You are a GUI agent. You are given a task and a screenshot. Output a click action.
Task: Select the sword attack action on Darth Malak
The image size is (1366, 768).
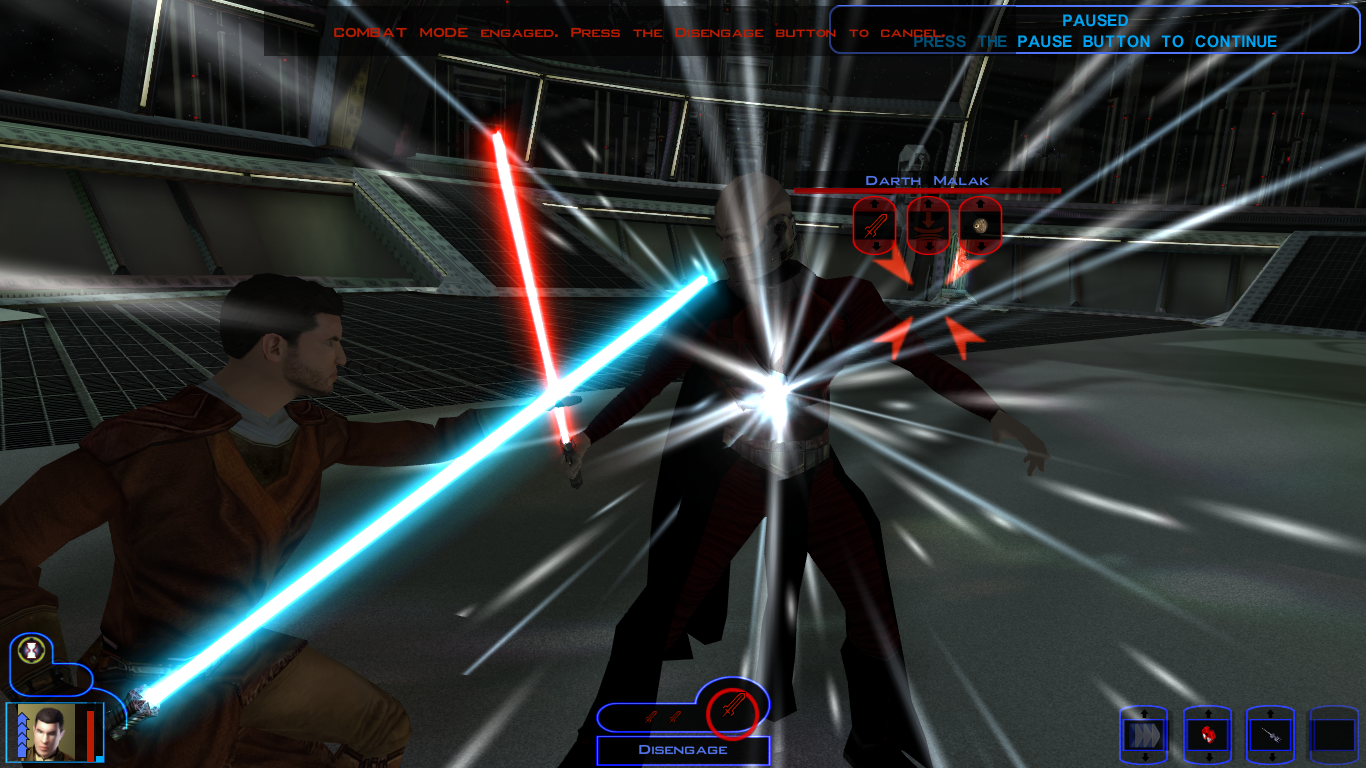[x=874, y=226]
